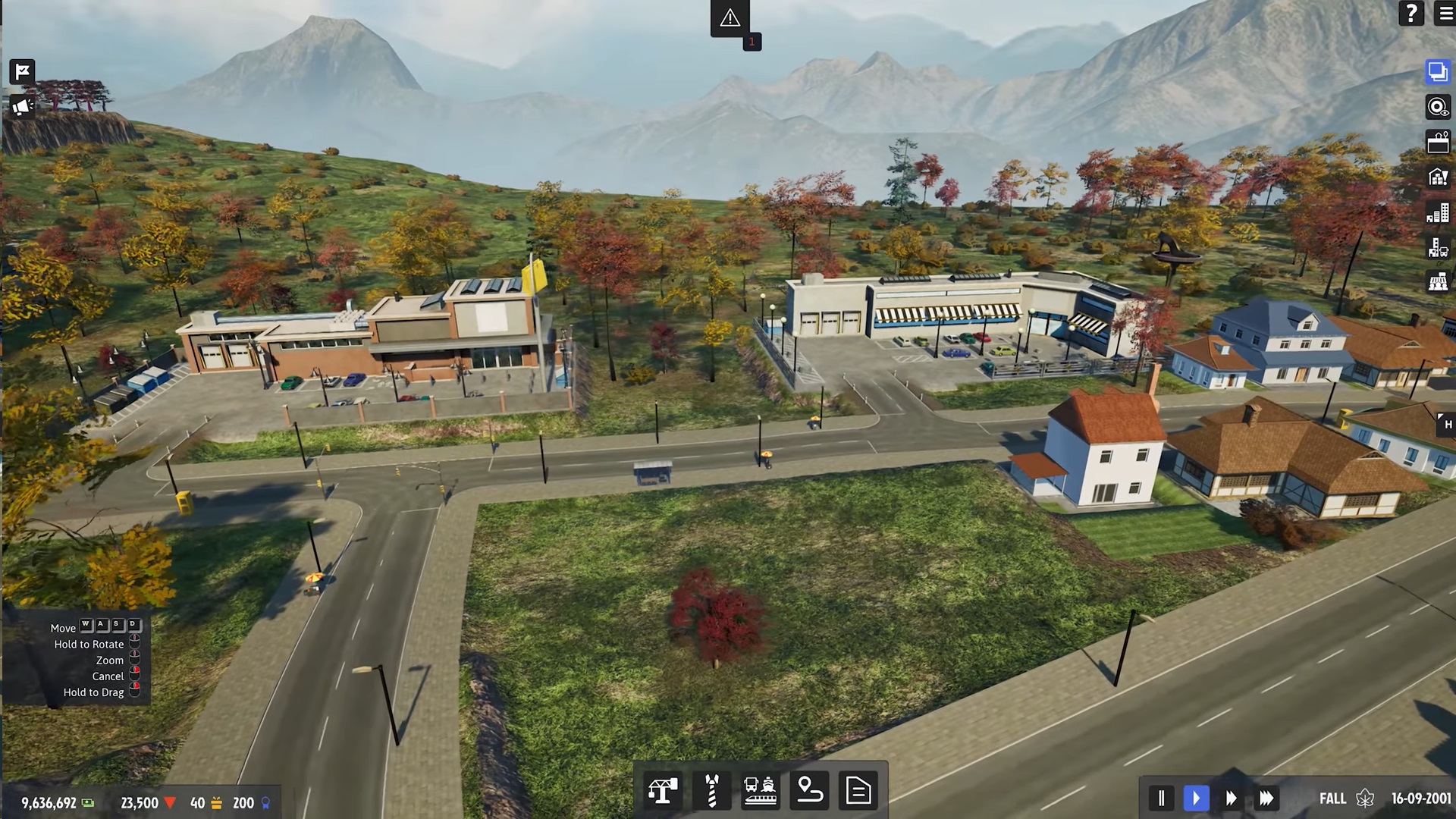Open the warehouse alert overlay icon
This screenshot has height=819, width=1456.
[1437, 177]
